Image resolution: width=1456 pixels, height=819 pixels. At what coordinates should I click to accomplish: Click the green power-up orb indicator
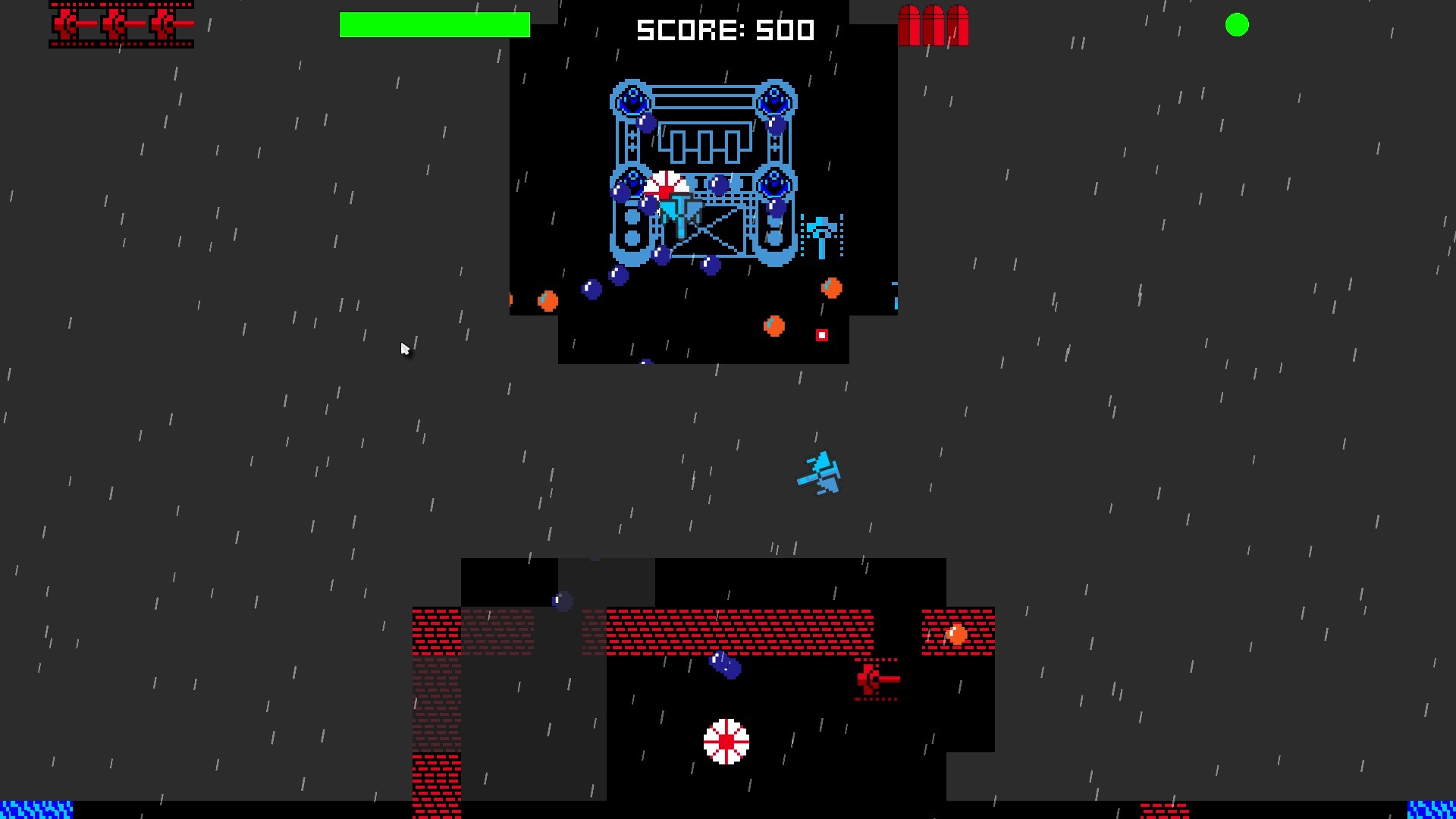[1238, 25]
